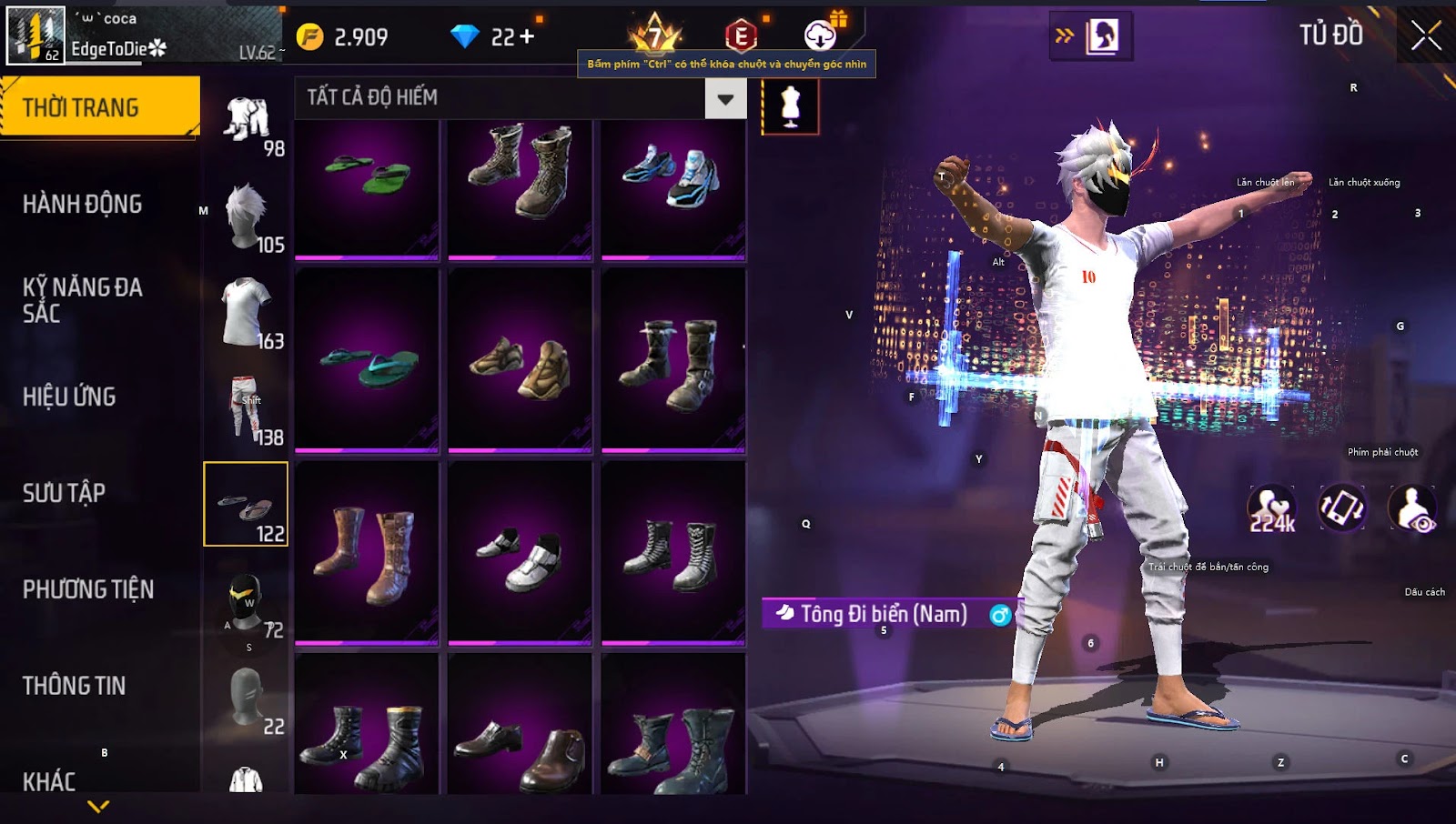Image resolution: width=1456 pixels, height=824 pixels.
Task: Expand the Tất Cả Độ Hiếm dropdown
Action: coord(725,99)
